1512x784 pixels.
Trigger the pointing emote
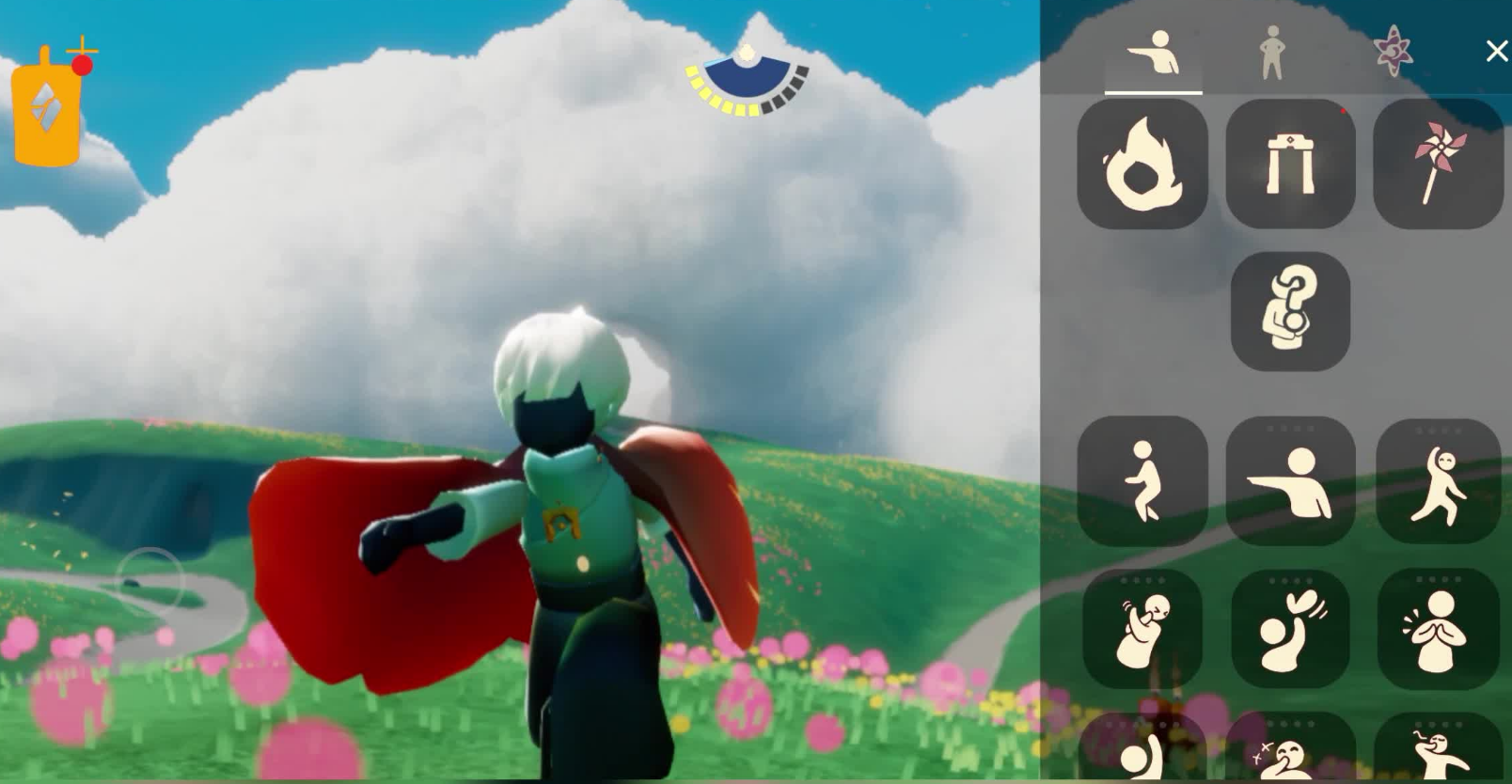point(1290,481)
